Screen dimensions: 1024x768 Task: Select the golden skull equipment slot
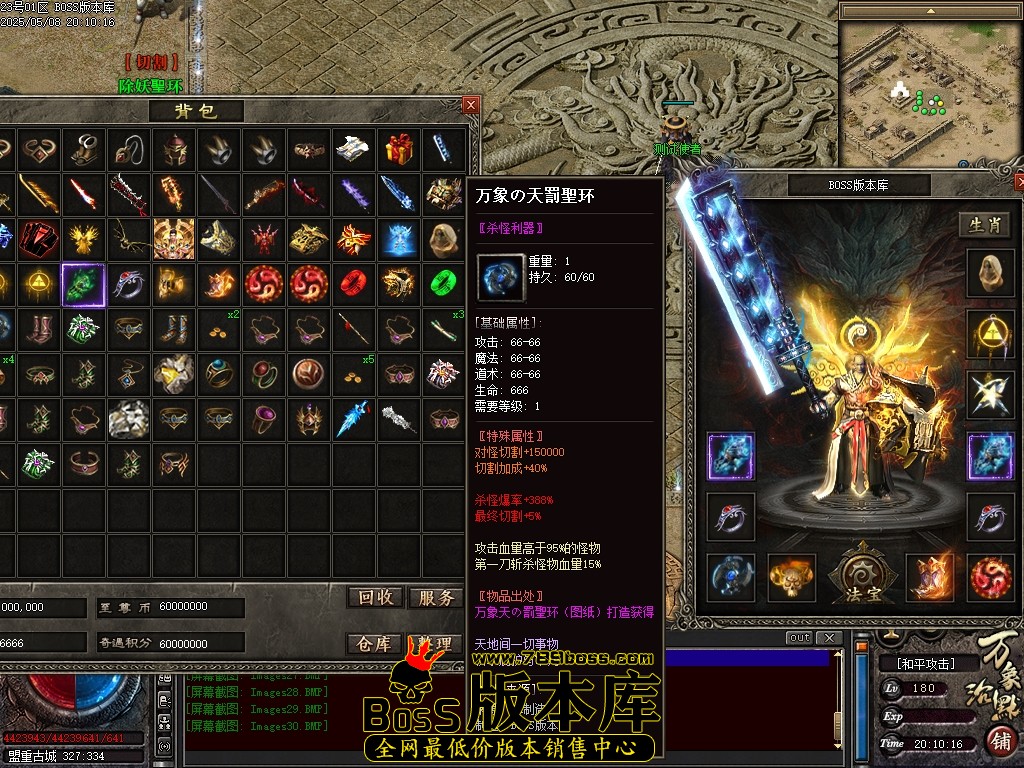pos(792,577)
